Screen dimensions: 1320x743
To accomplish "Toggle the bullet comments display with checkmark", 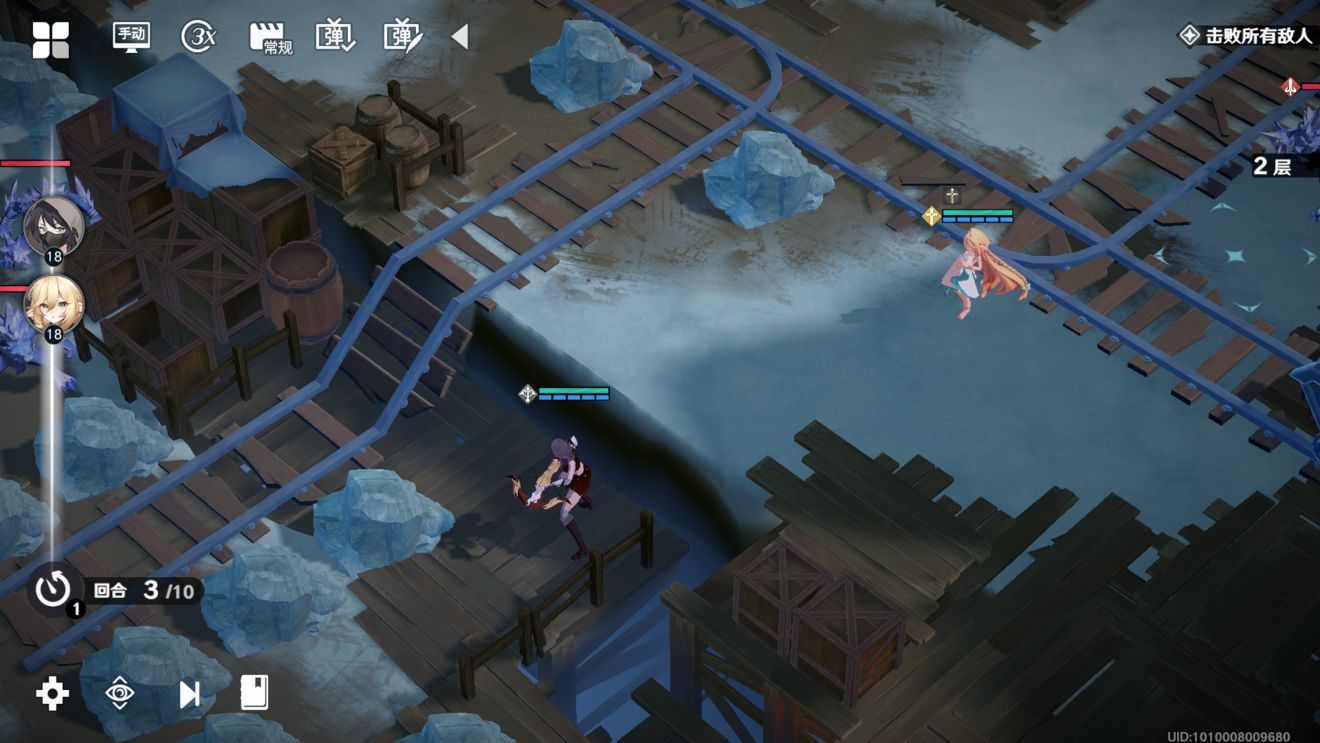I will (x=335, y=37).
